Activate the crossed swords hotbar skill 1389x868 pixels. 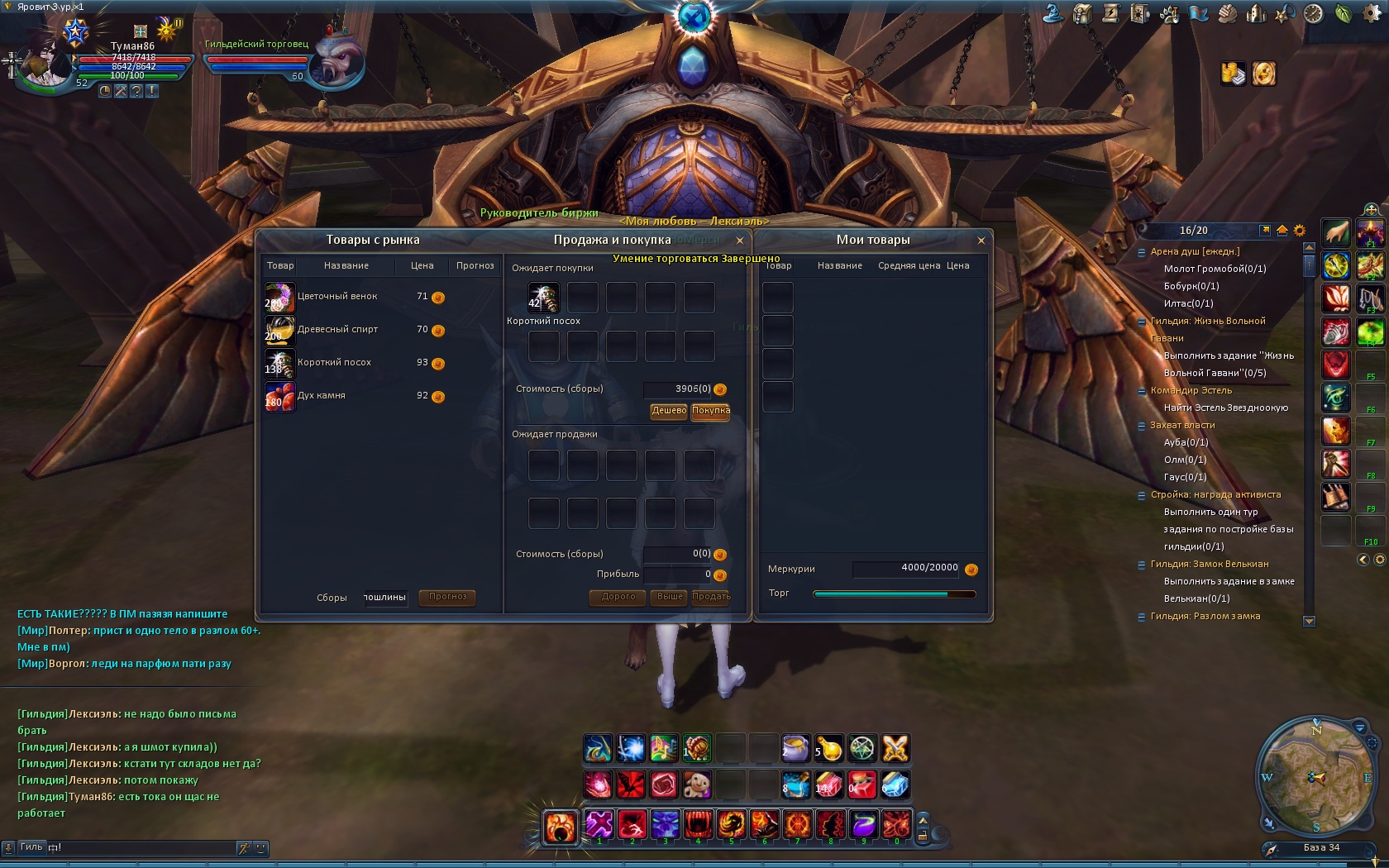click(x=895, y=749)
